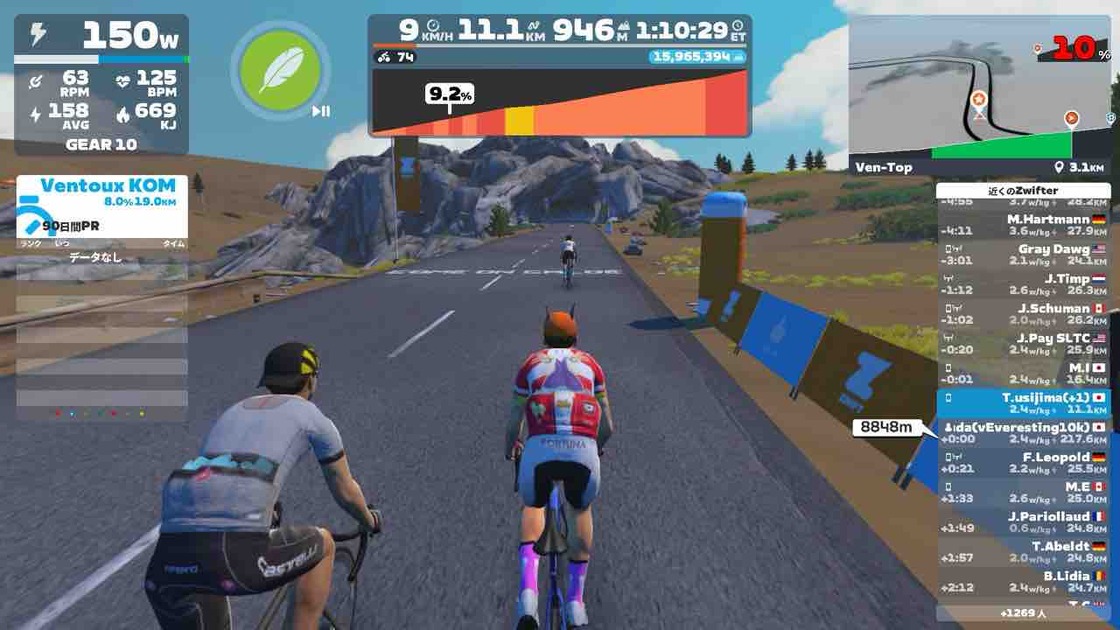Expand the +1269 riders count
This screenshot has height=630, width=1120.
[x=1022, y=613]
